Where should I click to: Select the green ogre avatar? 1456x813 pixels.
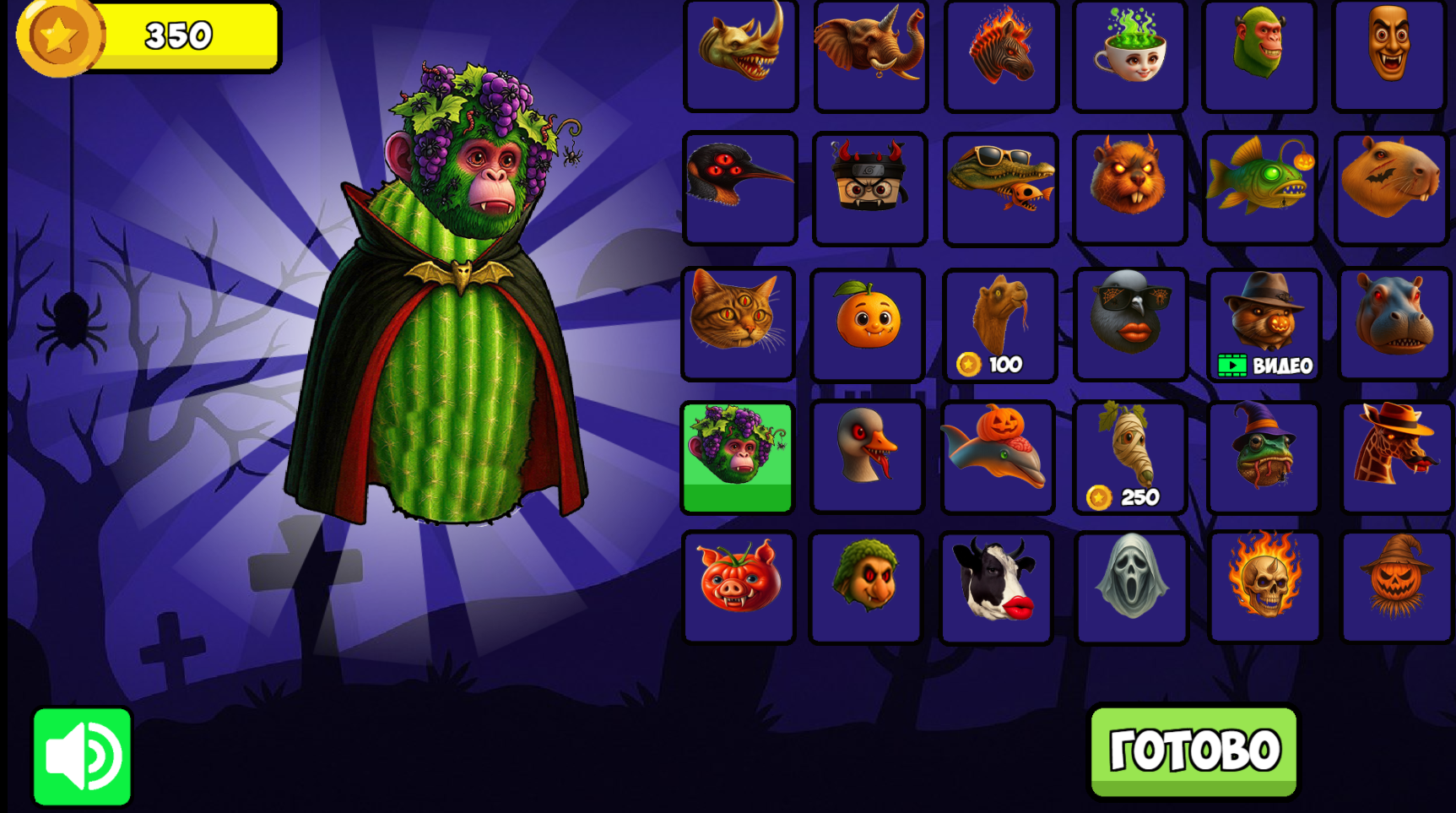click(1259, 56)
